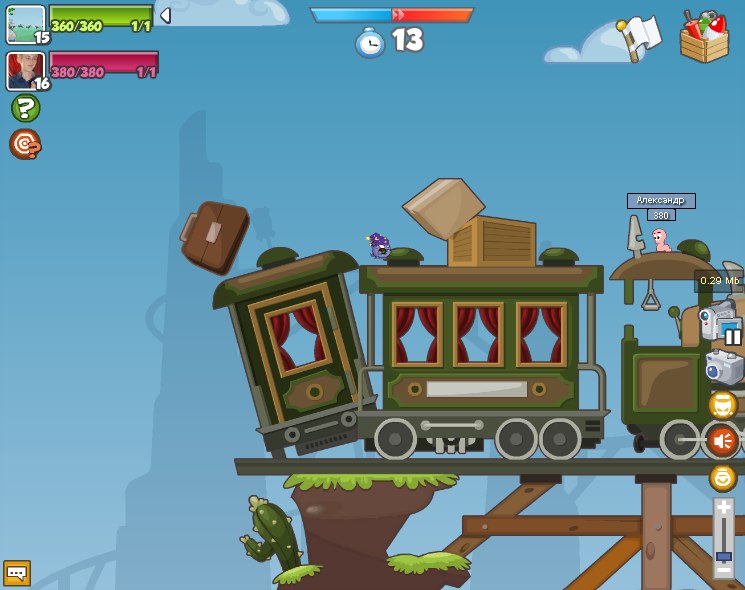Screen dimensions: 745x590
Task: Open the weapons crate inventory
Action: coord(704,37)
